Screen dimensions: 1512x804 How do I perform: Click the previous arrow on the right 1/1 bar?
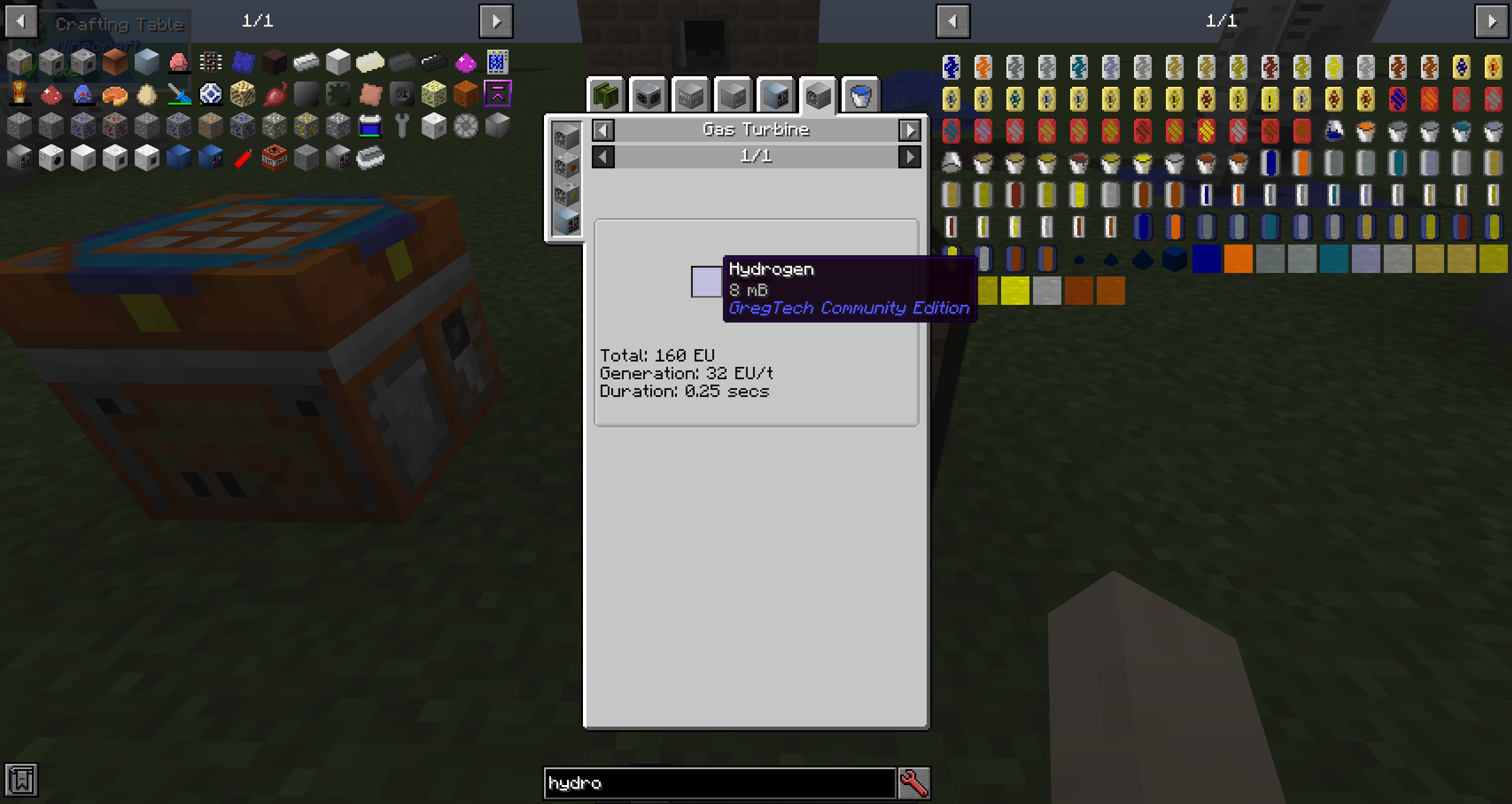(955, 21)
